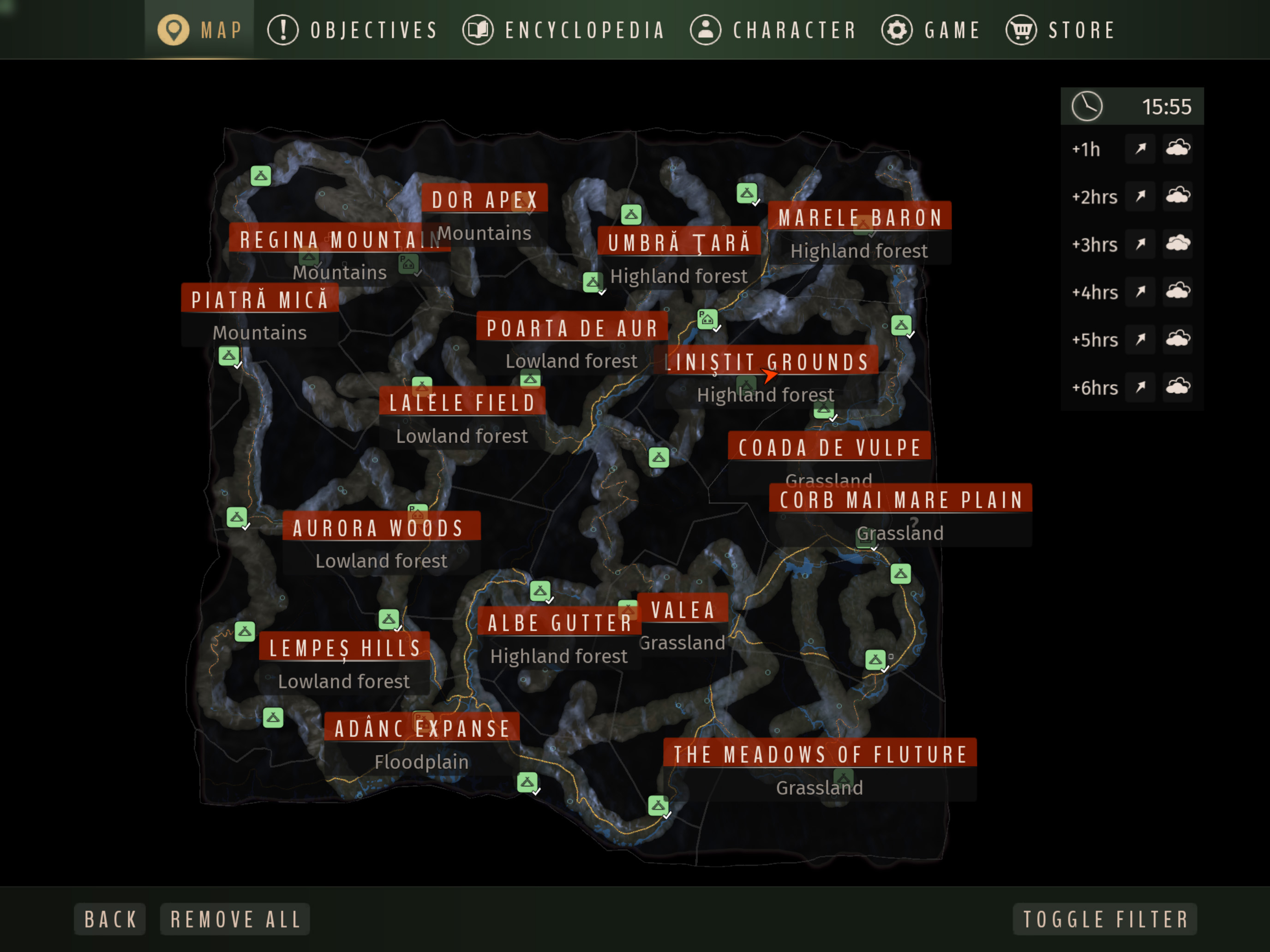Choose The Meadows of Fluture label

coord(820,754)
